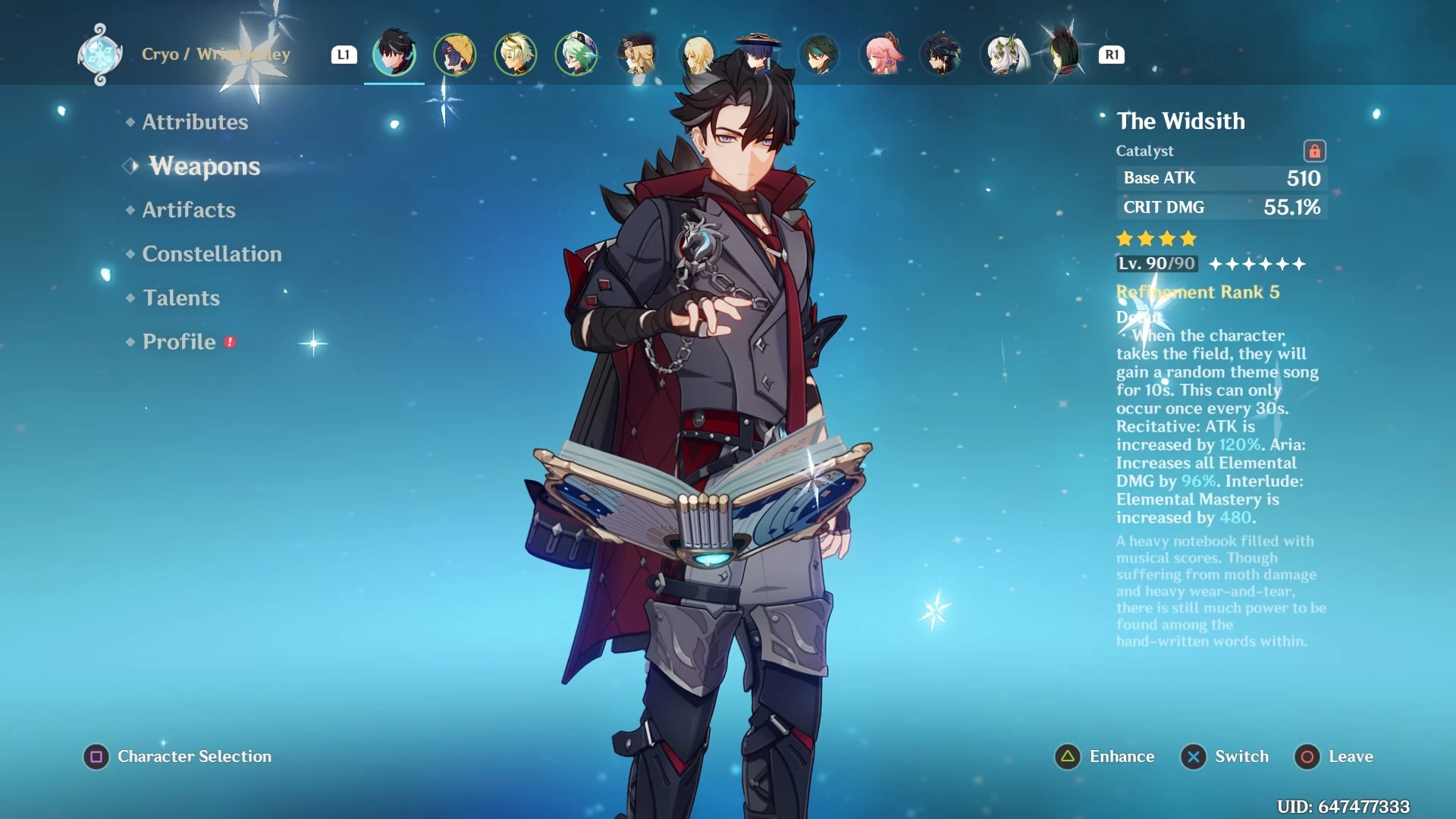Viewport: 1456px width, 819px height.
Task: Open the Talents menu
Action: click(x=181, y=298)
